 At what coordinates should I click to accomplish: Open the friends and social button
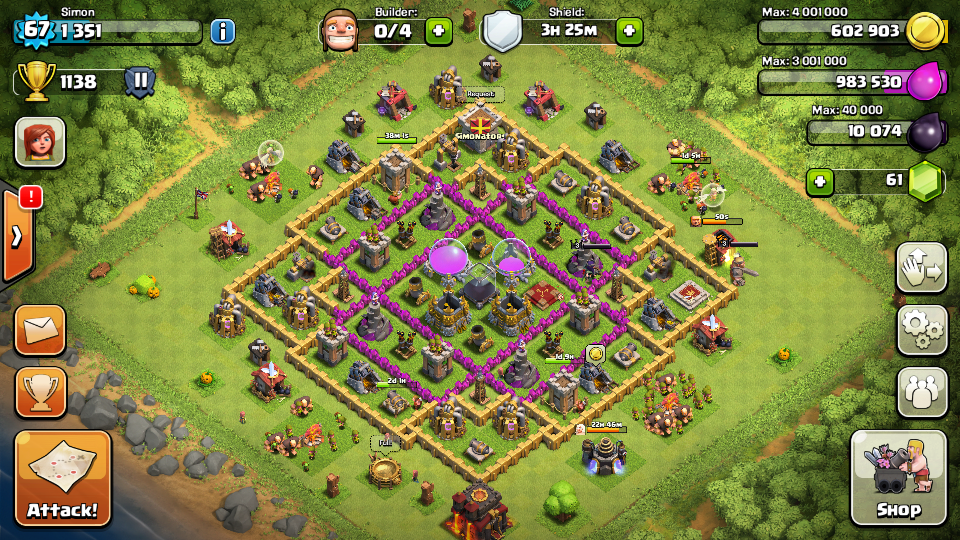coord(921,392)
